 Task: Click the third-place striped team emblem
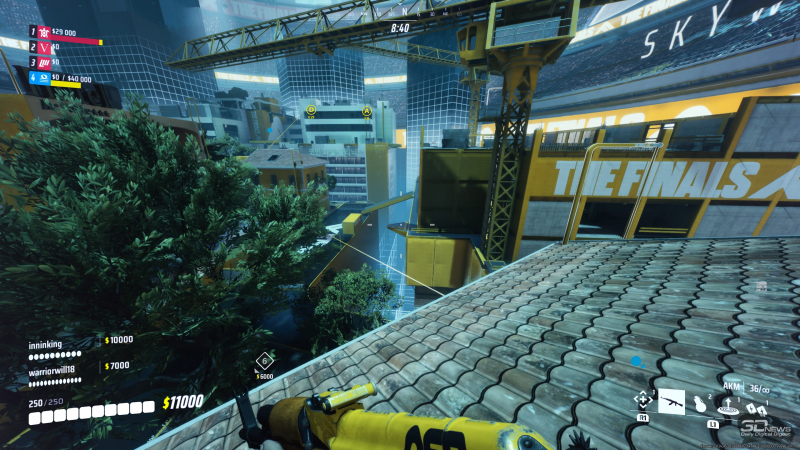[44, 62]
